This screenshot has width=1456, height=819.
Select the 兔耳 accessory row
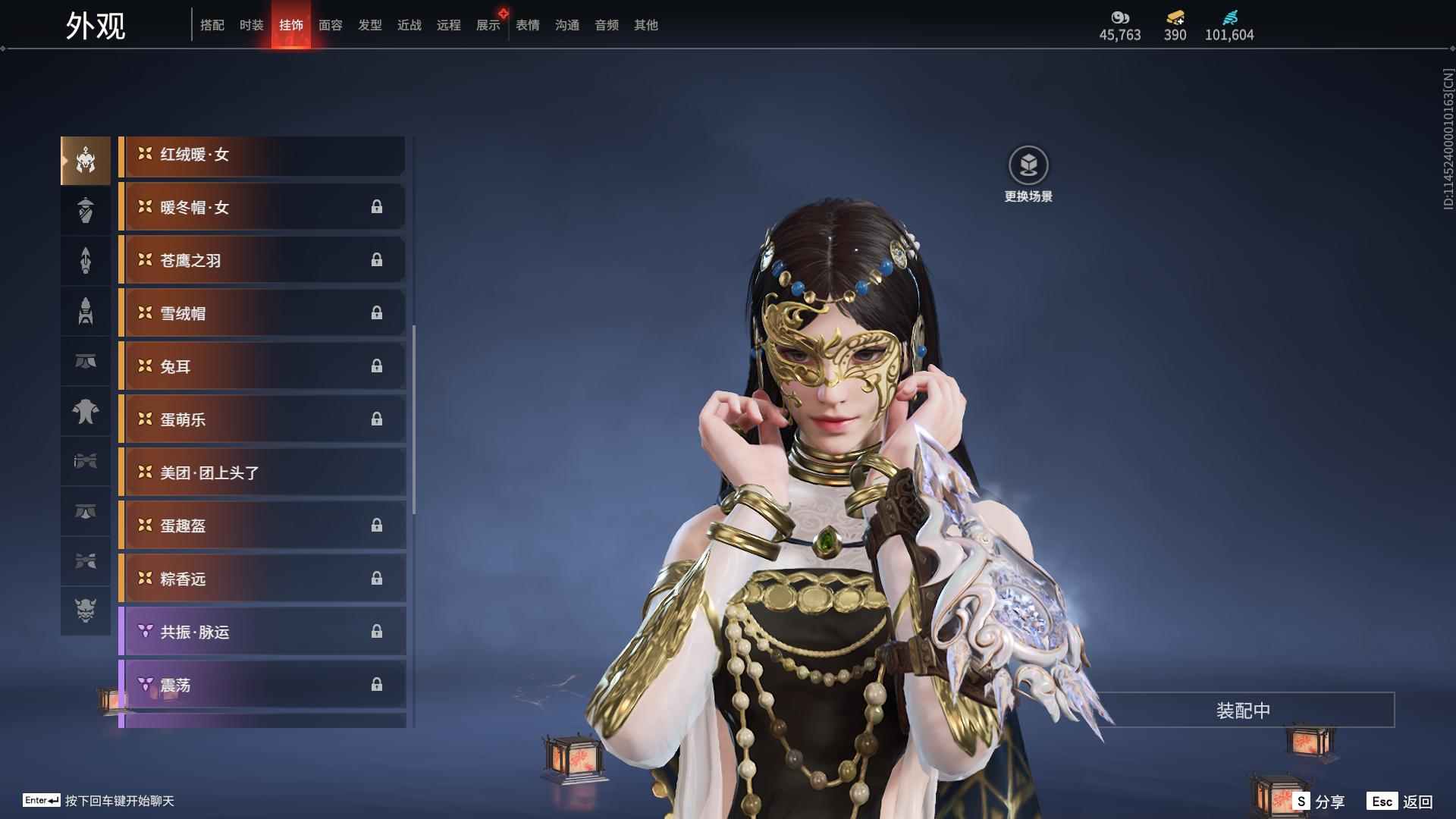(x=262, y=367)
